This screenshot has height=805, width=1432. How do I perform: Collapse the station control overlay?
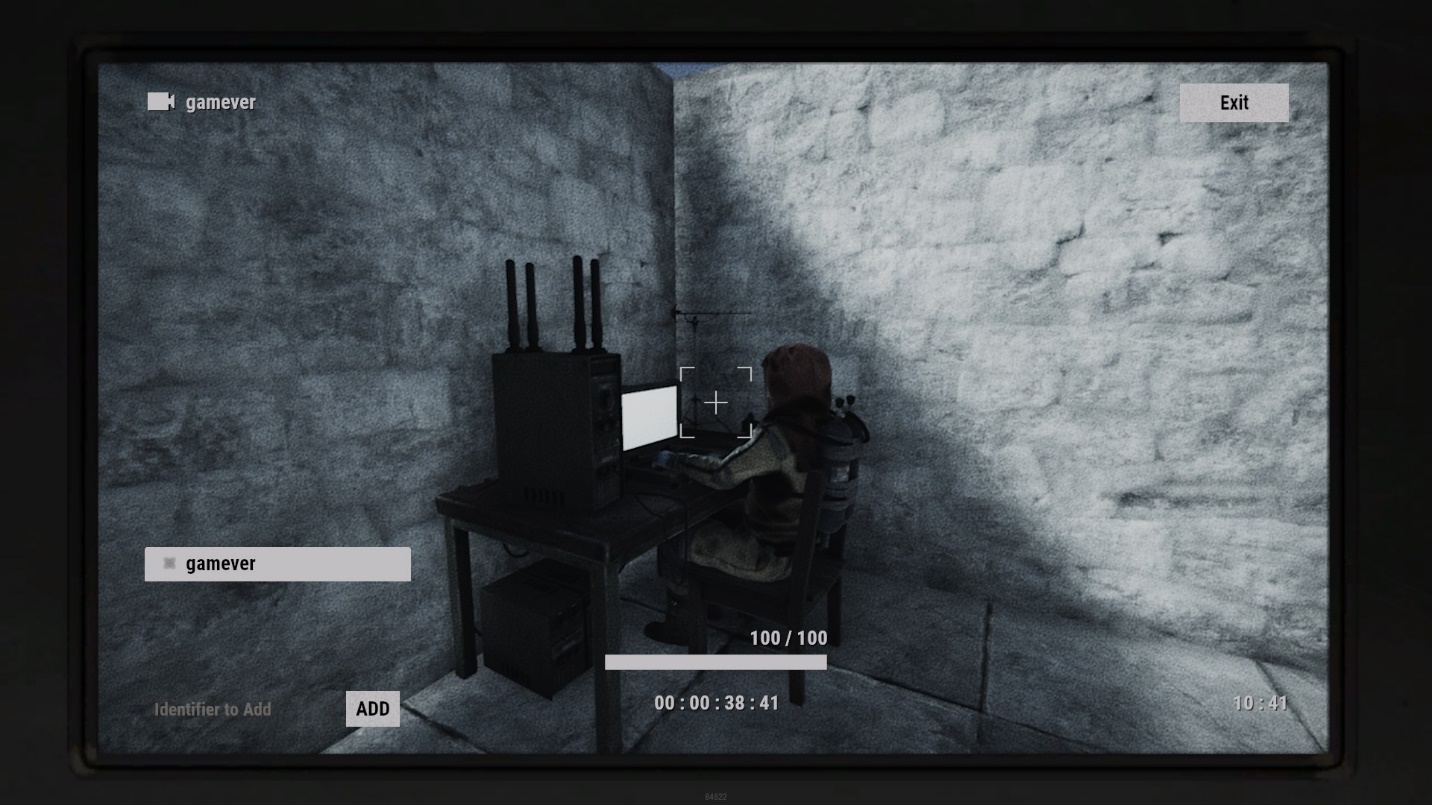coord(1235,102)
